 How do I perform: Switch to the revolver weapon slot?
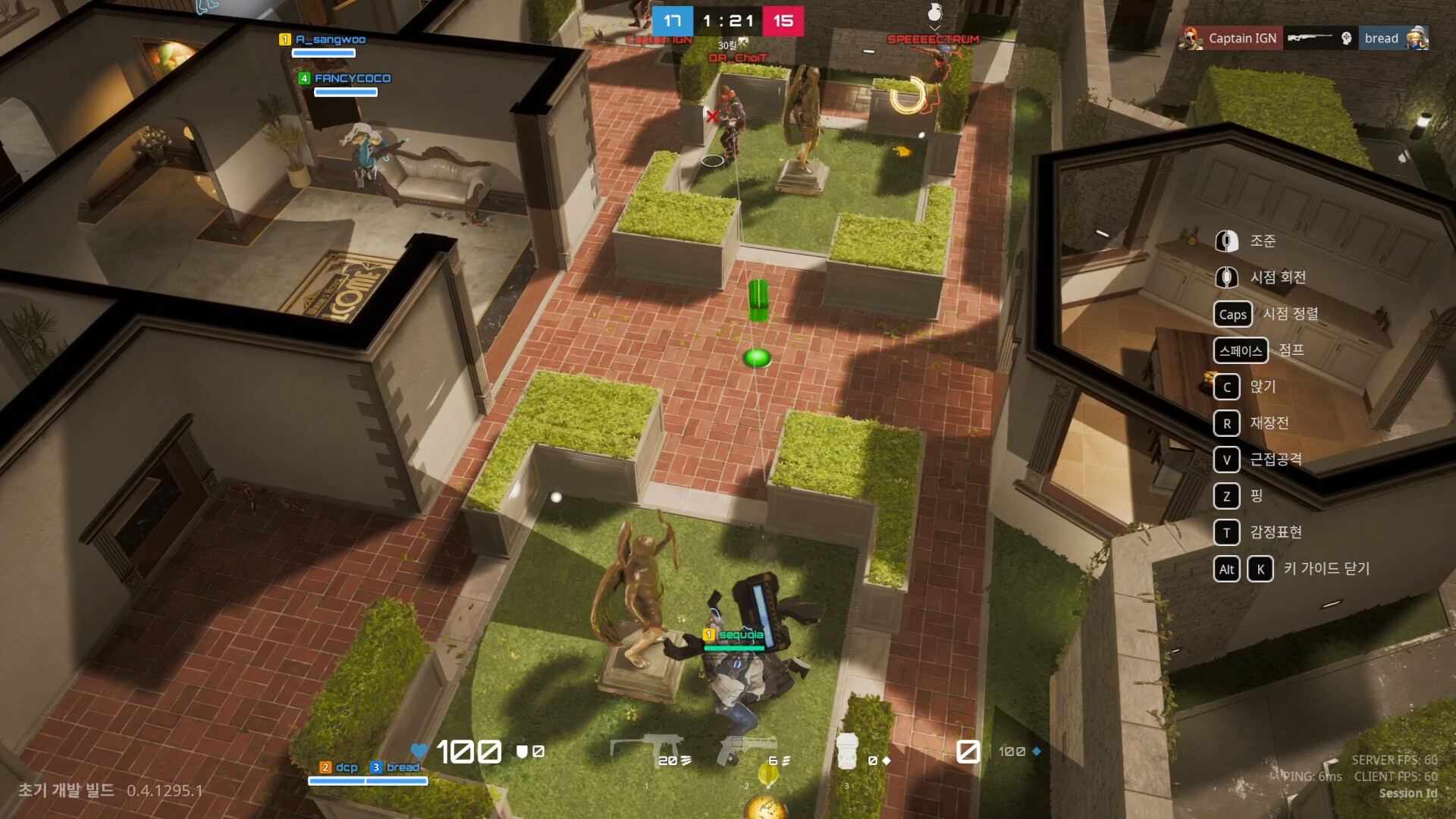746,750
